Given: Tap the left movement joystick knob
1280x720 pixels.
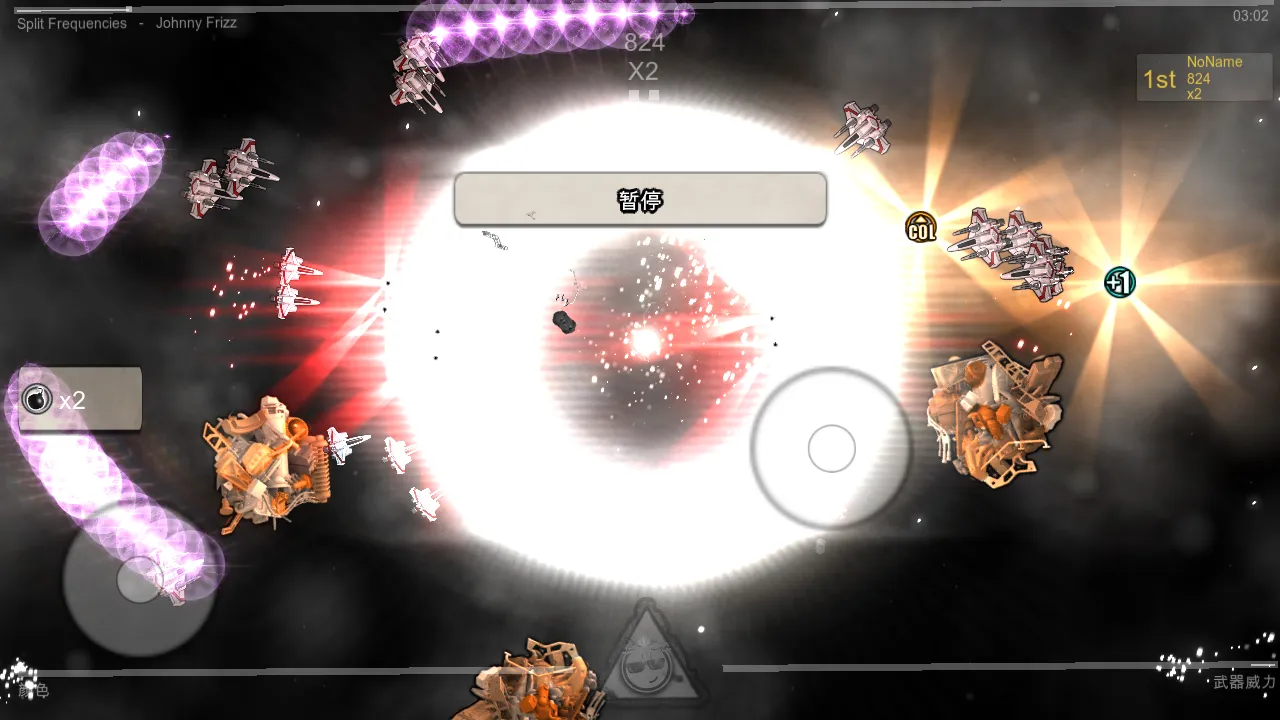Looking at the screenshot, I should (140, 579).
